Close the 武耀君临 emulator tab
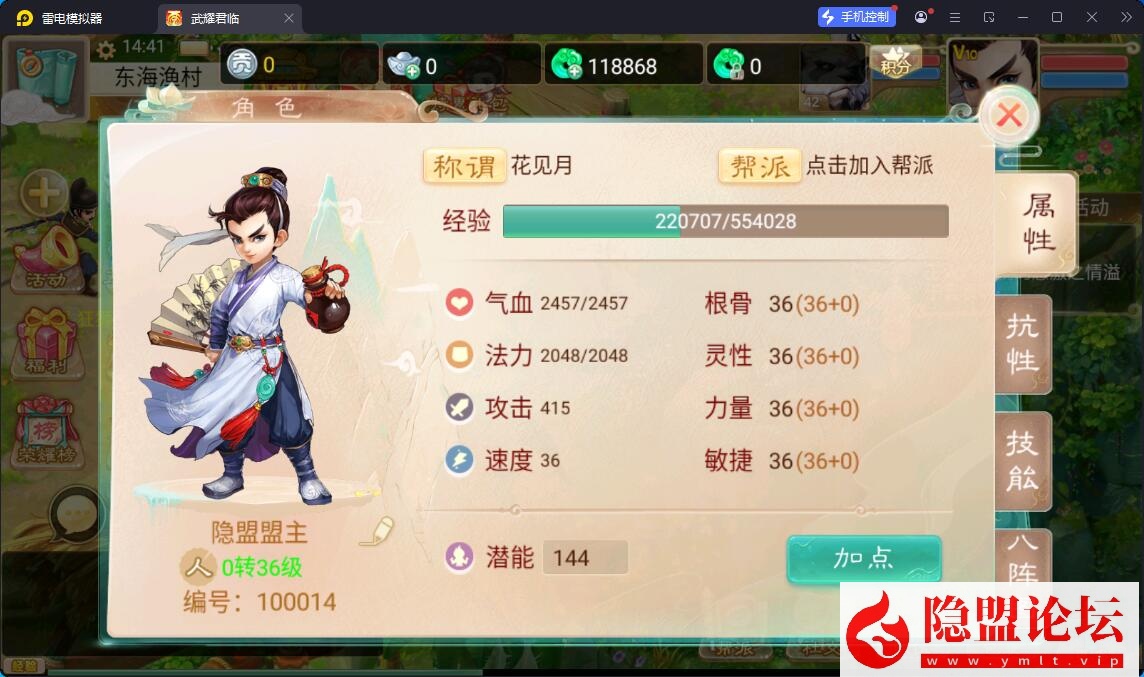The height and width of the screenshot is (677, 1144). click(289, 18)
